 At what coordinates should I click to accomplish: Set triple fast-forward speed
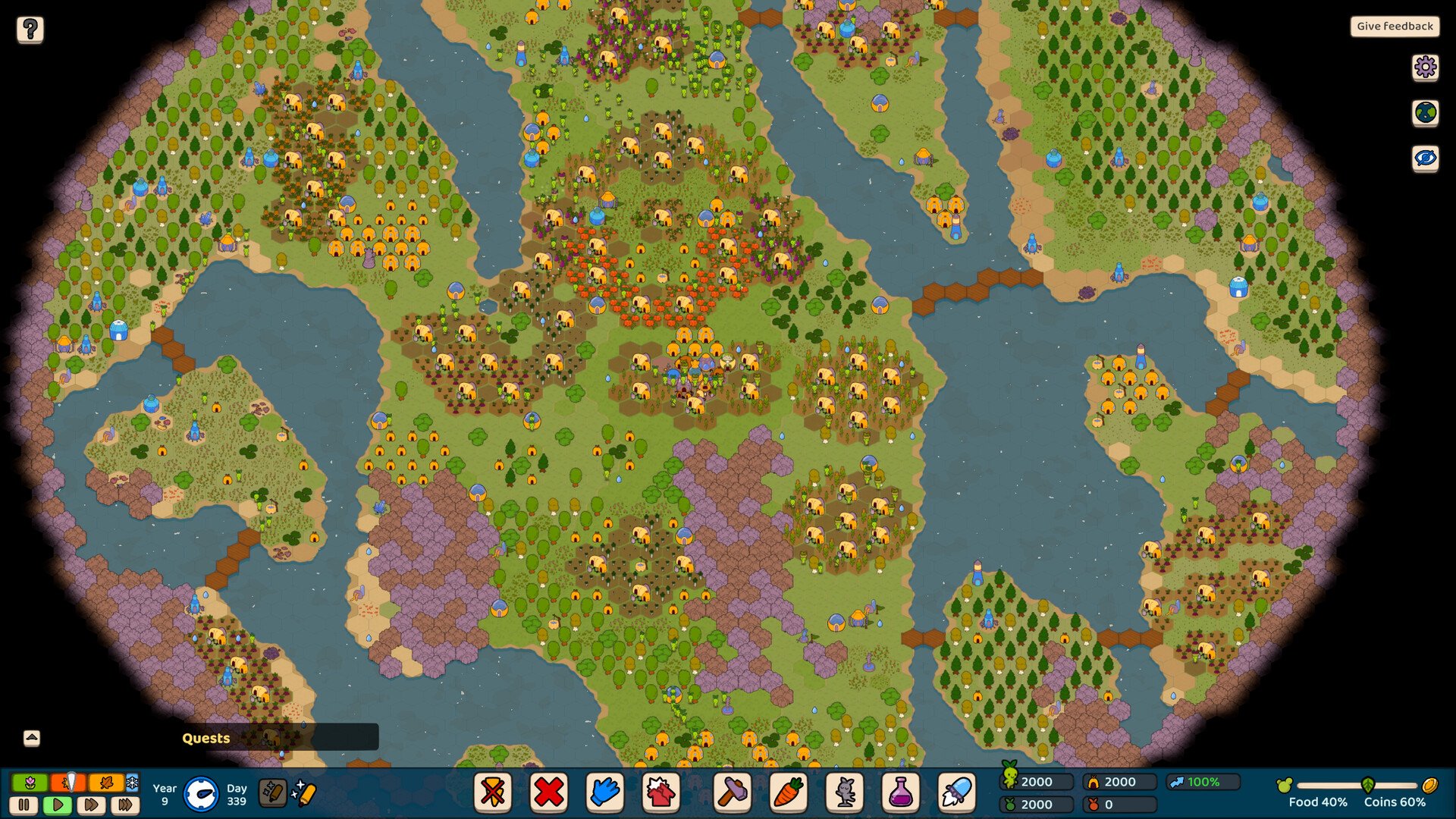click(125, 805)
